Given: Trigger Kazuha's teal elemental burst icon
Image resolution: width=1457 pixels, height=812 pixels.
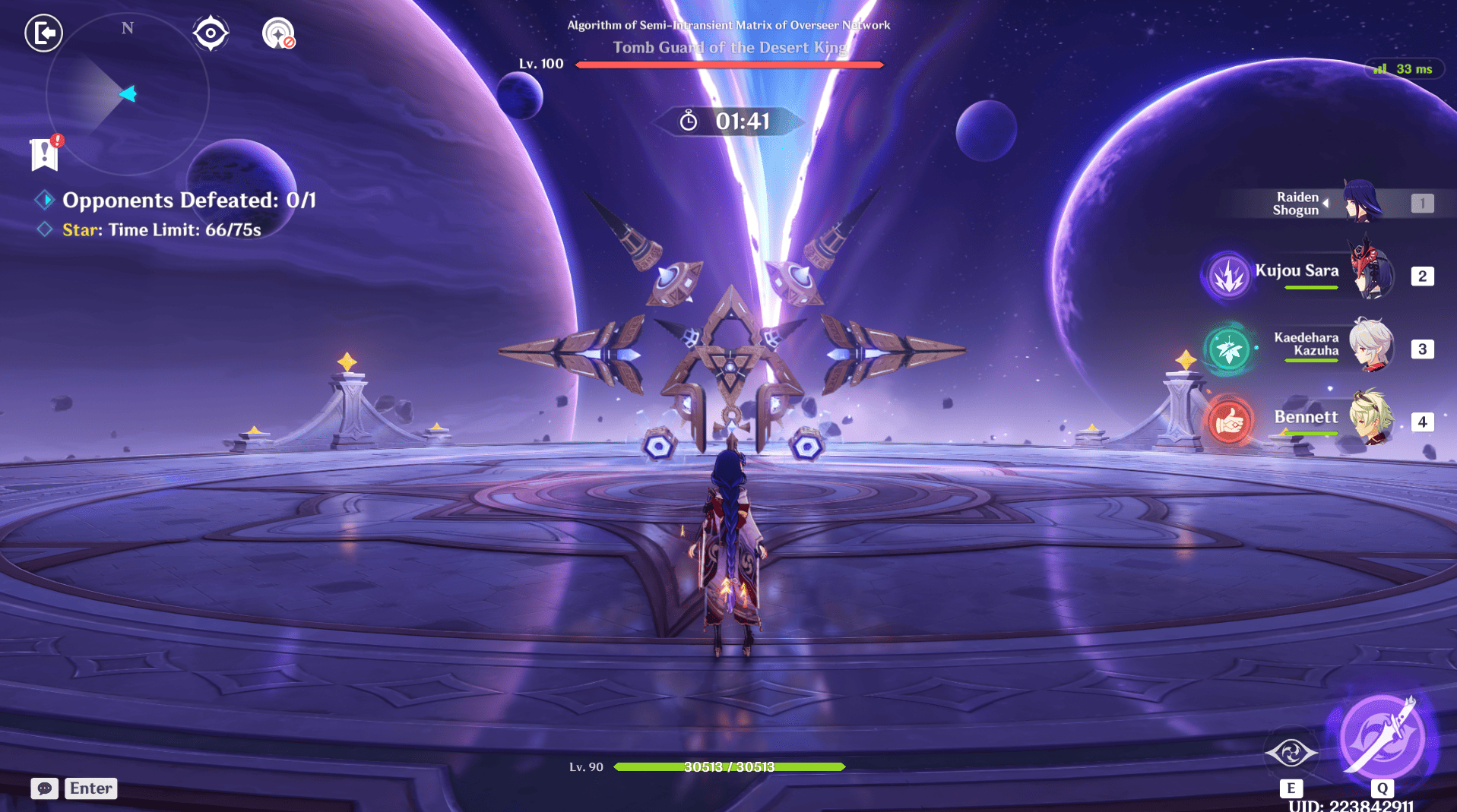Looking at the screenshot, I should pyautogui.click(x=1228, y=349).
